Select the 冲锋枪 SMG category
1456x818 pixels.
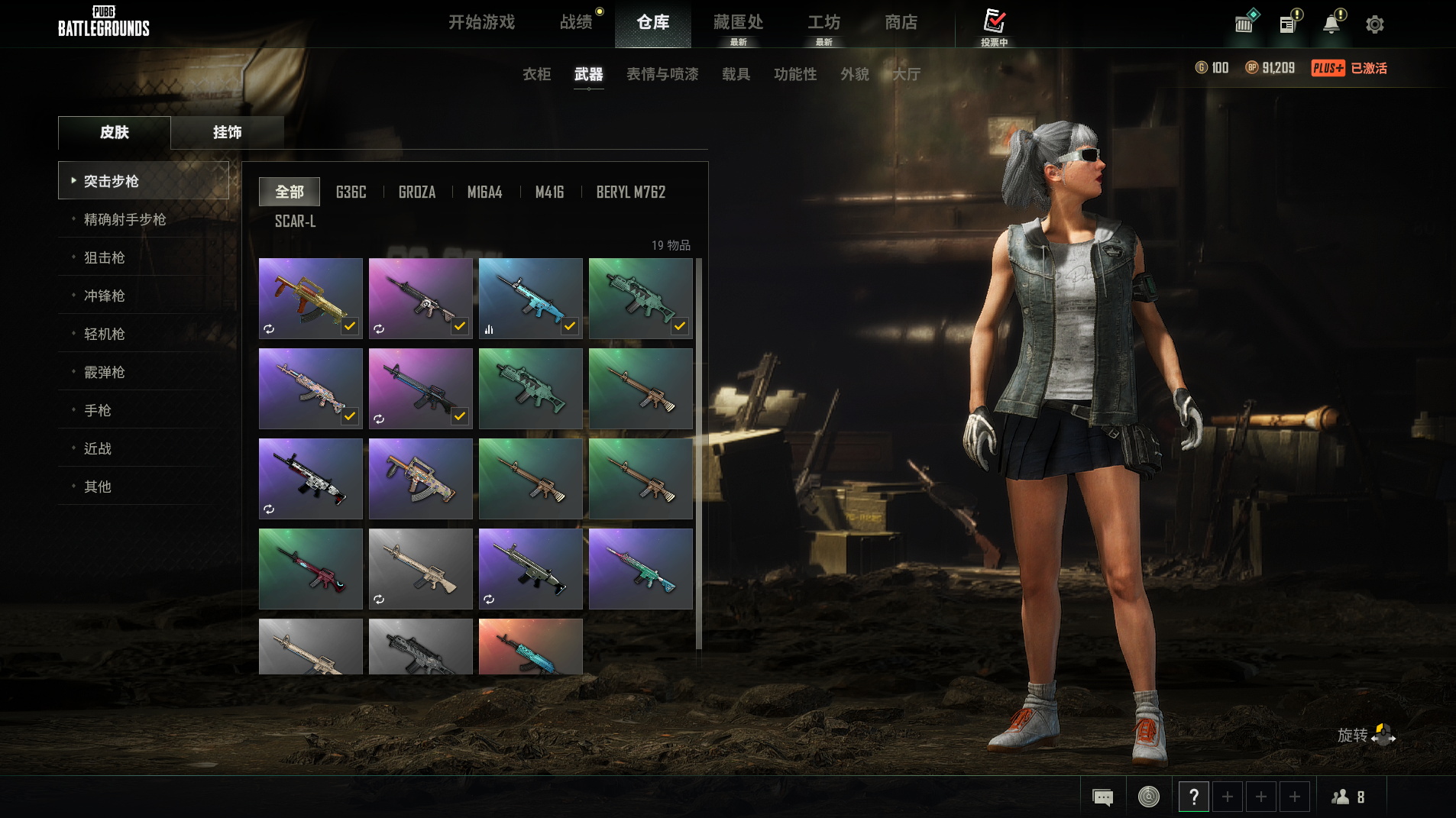[104, 296]
